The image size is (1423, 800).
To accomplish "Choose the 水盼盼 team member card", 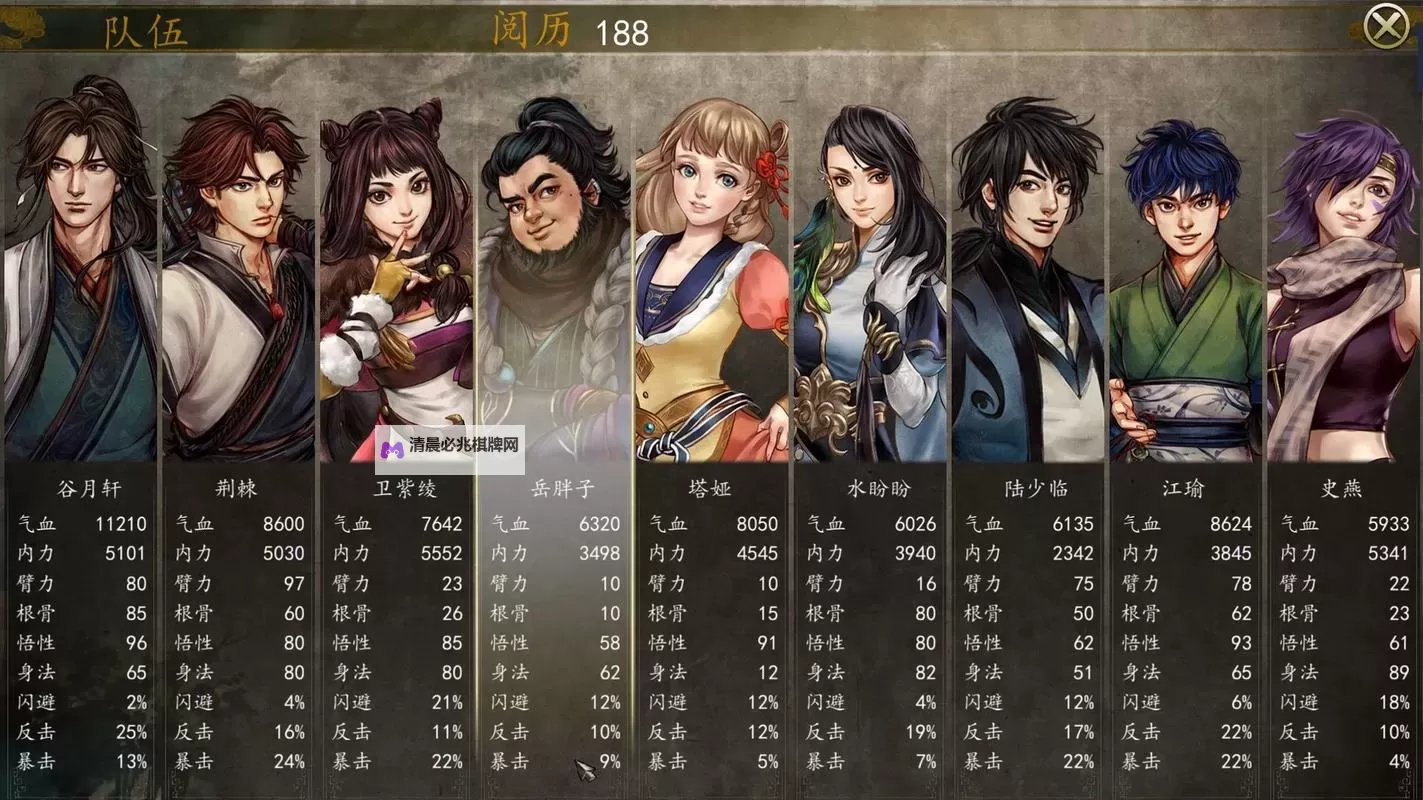I will (868, 280).
